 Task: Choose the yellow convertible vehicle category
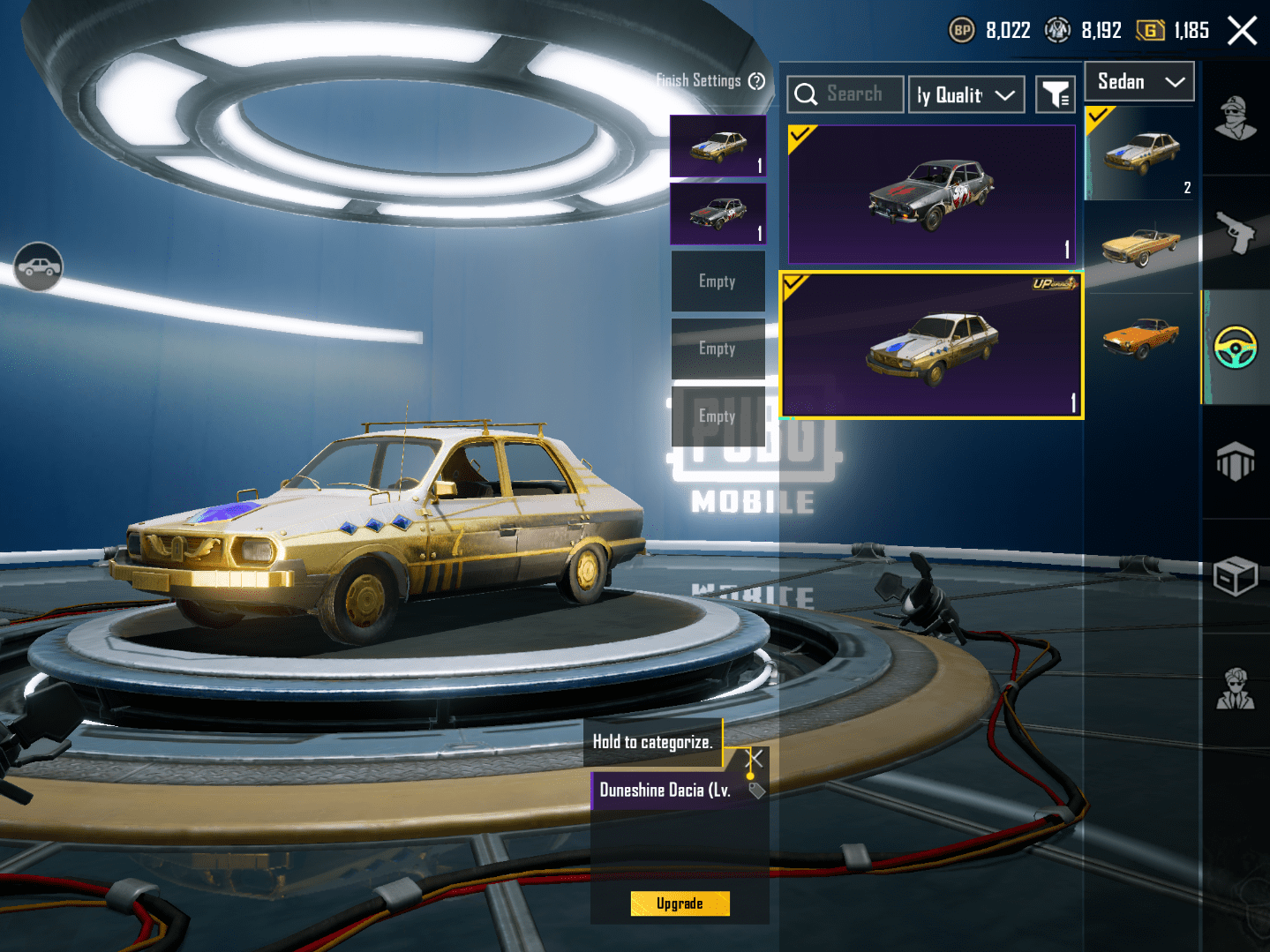coord(1140,246)
